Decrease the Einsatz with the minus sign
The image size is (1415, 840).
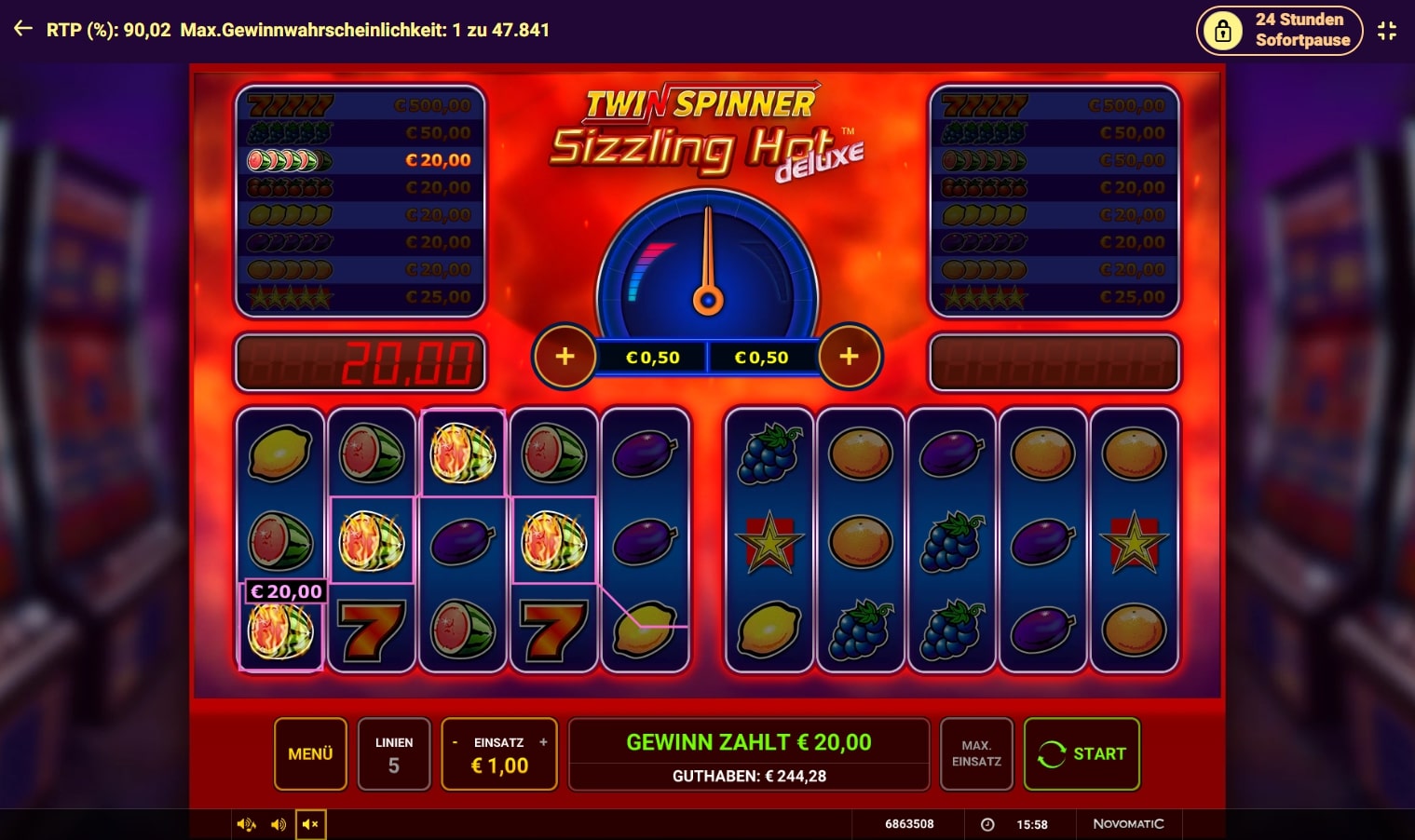(455, 742)
